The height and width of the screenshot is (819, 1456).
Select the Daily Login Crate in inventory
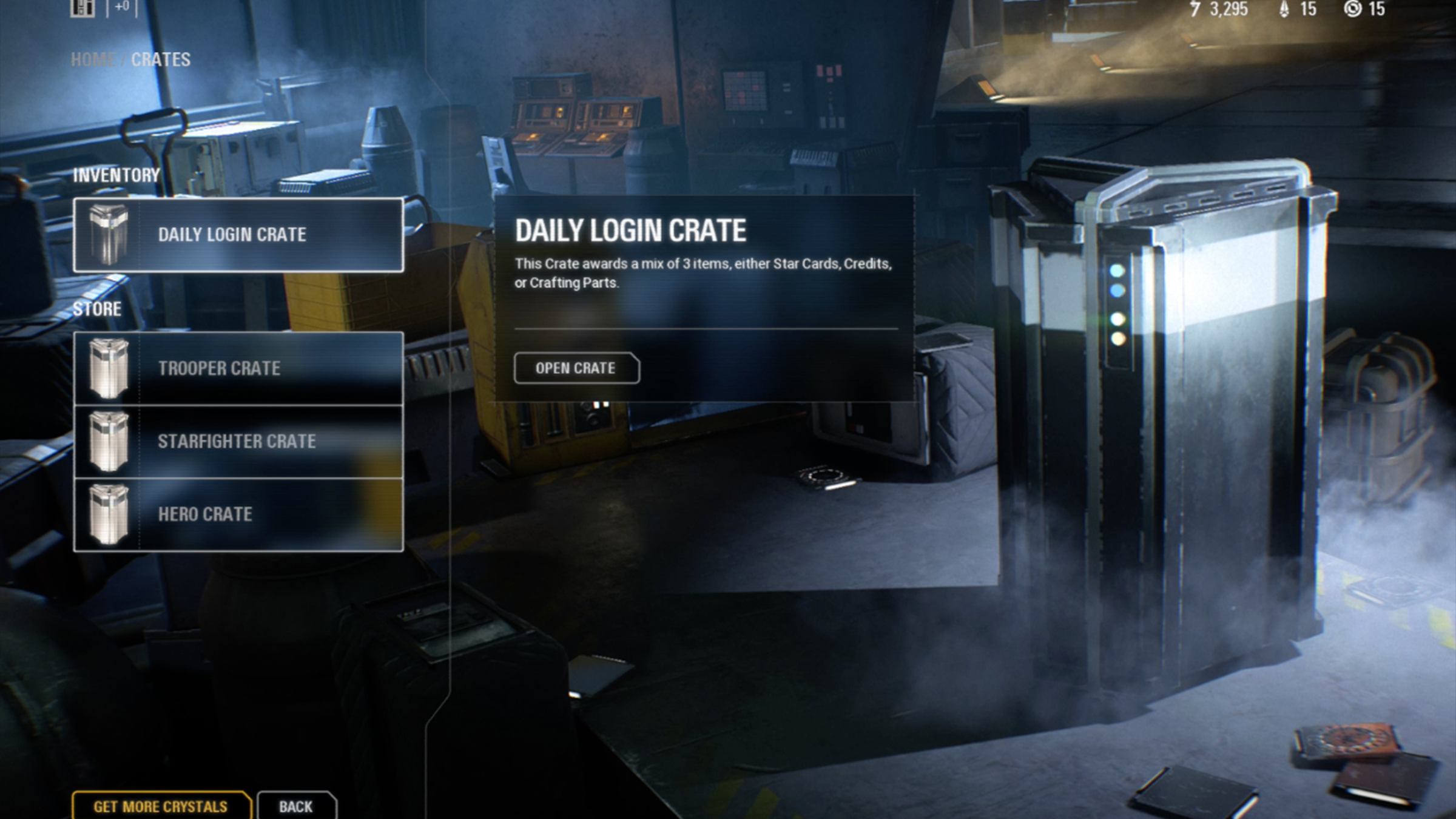click(x=238, y=235)
